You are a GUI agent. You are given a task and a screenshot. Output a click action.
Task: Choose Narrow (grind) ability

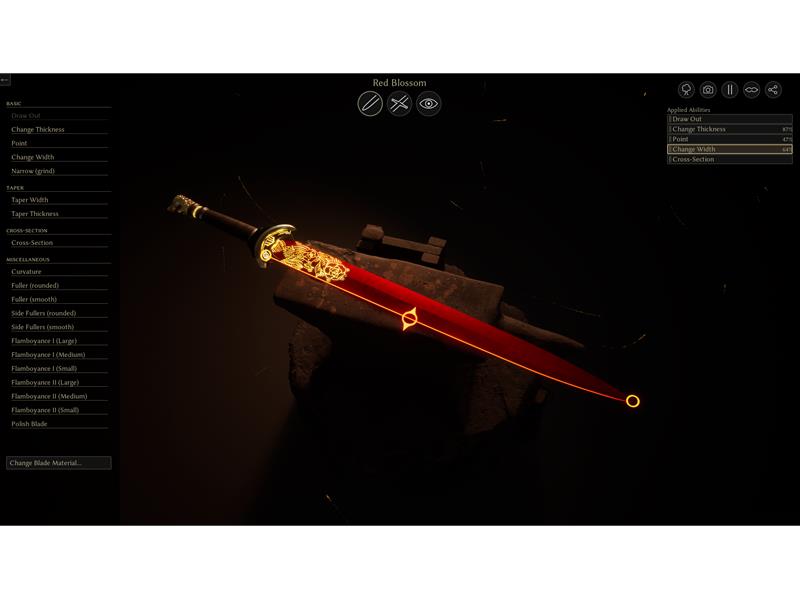point(33,171)
